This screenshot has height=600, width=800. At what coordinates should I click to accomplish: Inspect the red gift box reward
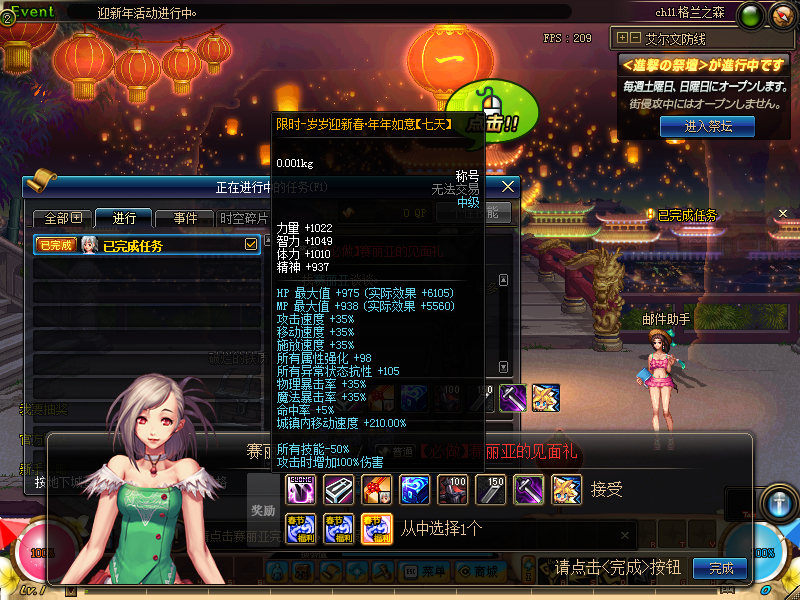click(x=377, y=489)
